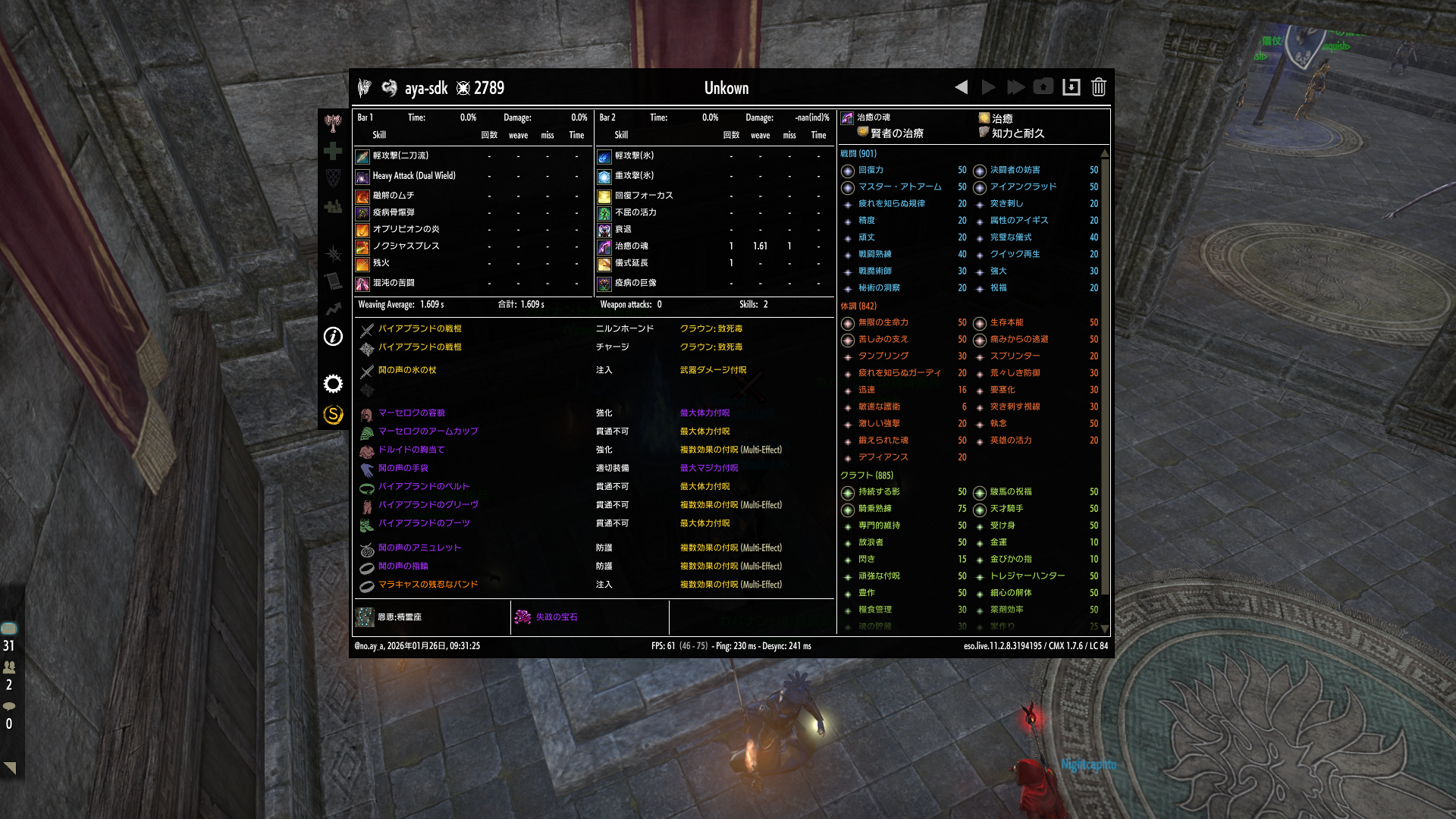The height and width of the screenshot is (819, 1456).
Task: Open the damage tab with the crossed axes icon
Action: click(x=333, y=122)
